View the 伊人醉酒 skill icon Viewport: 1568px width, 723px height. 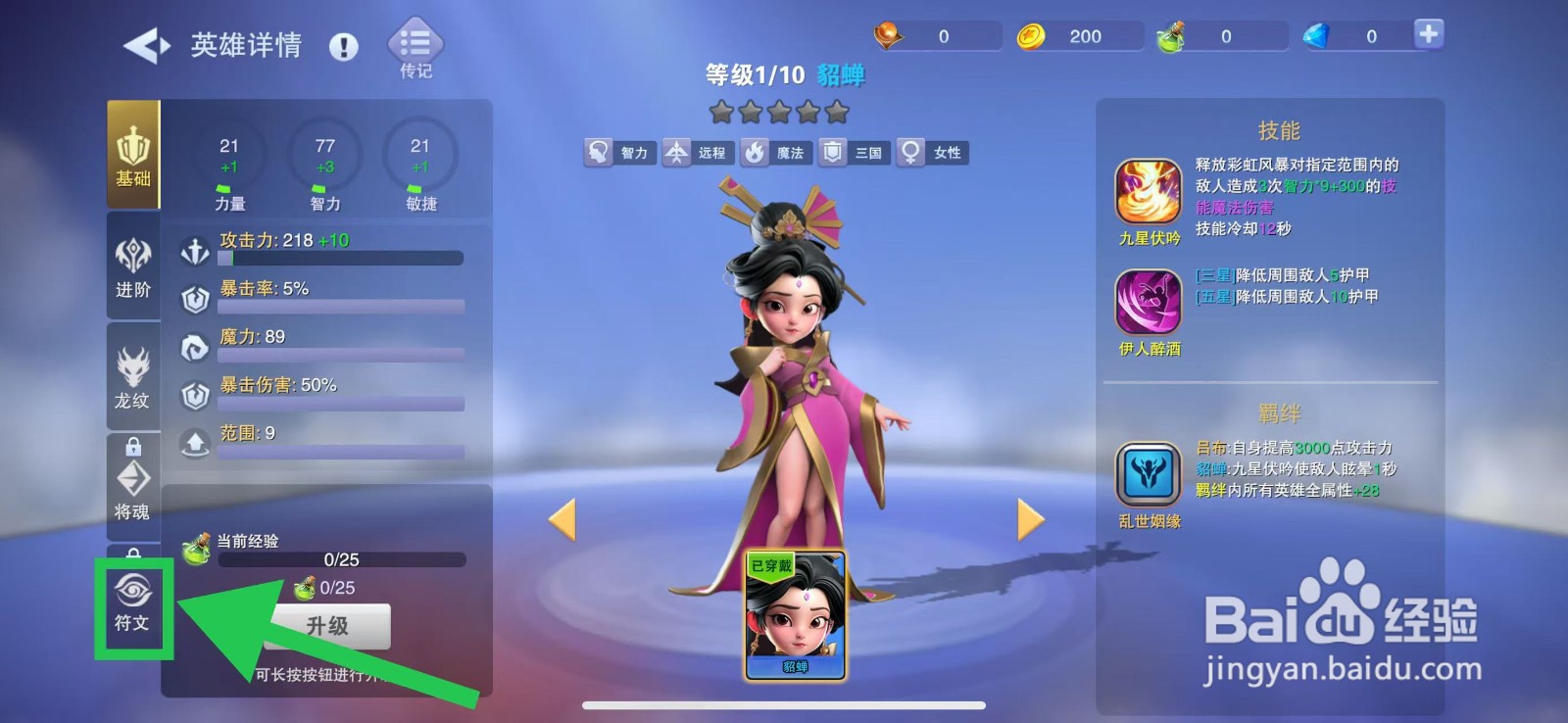(1149, 303)
